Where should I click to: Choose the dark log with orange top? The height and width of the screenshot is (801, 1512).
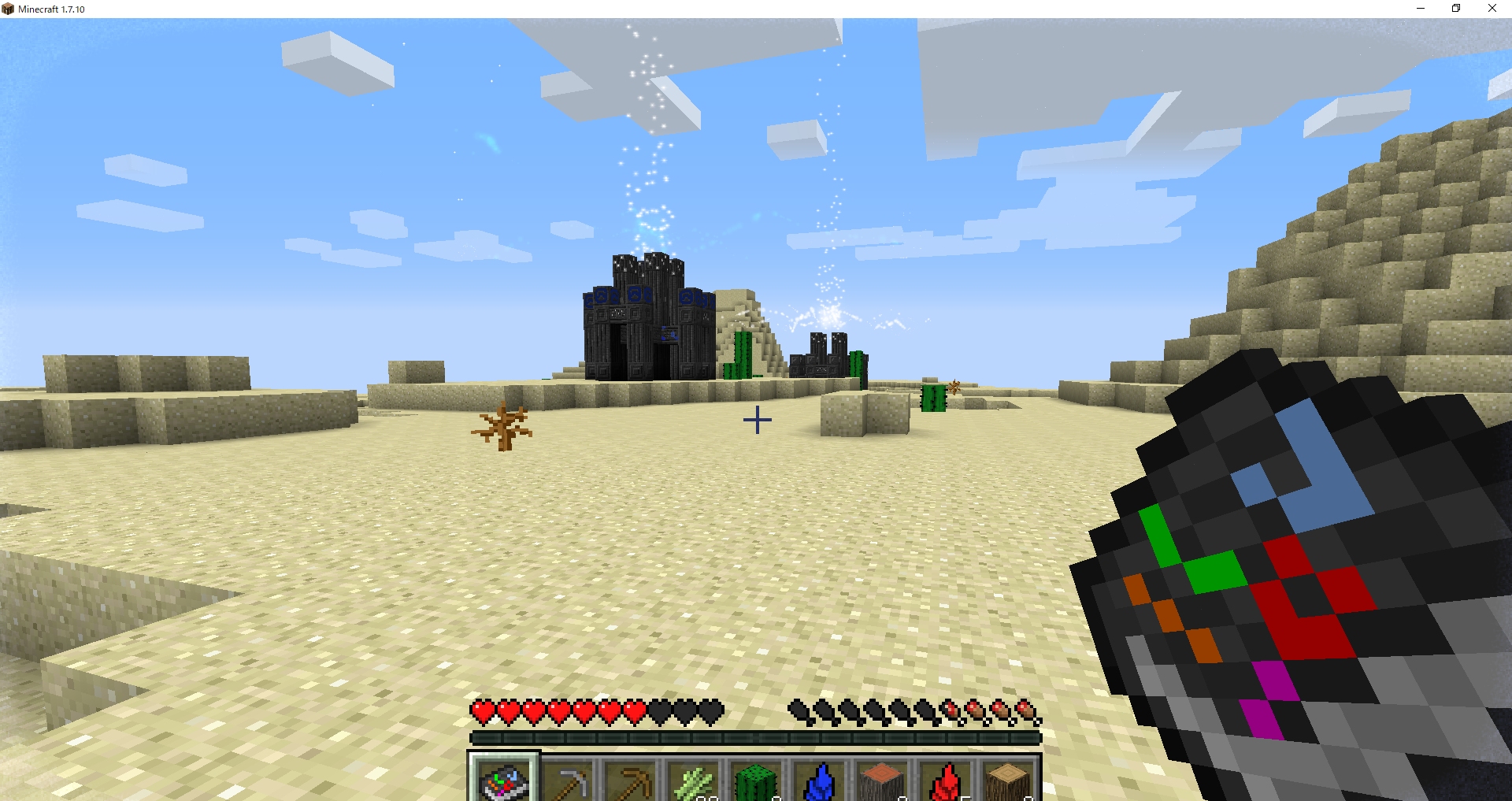tap(882, 781)
